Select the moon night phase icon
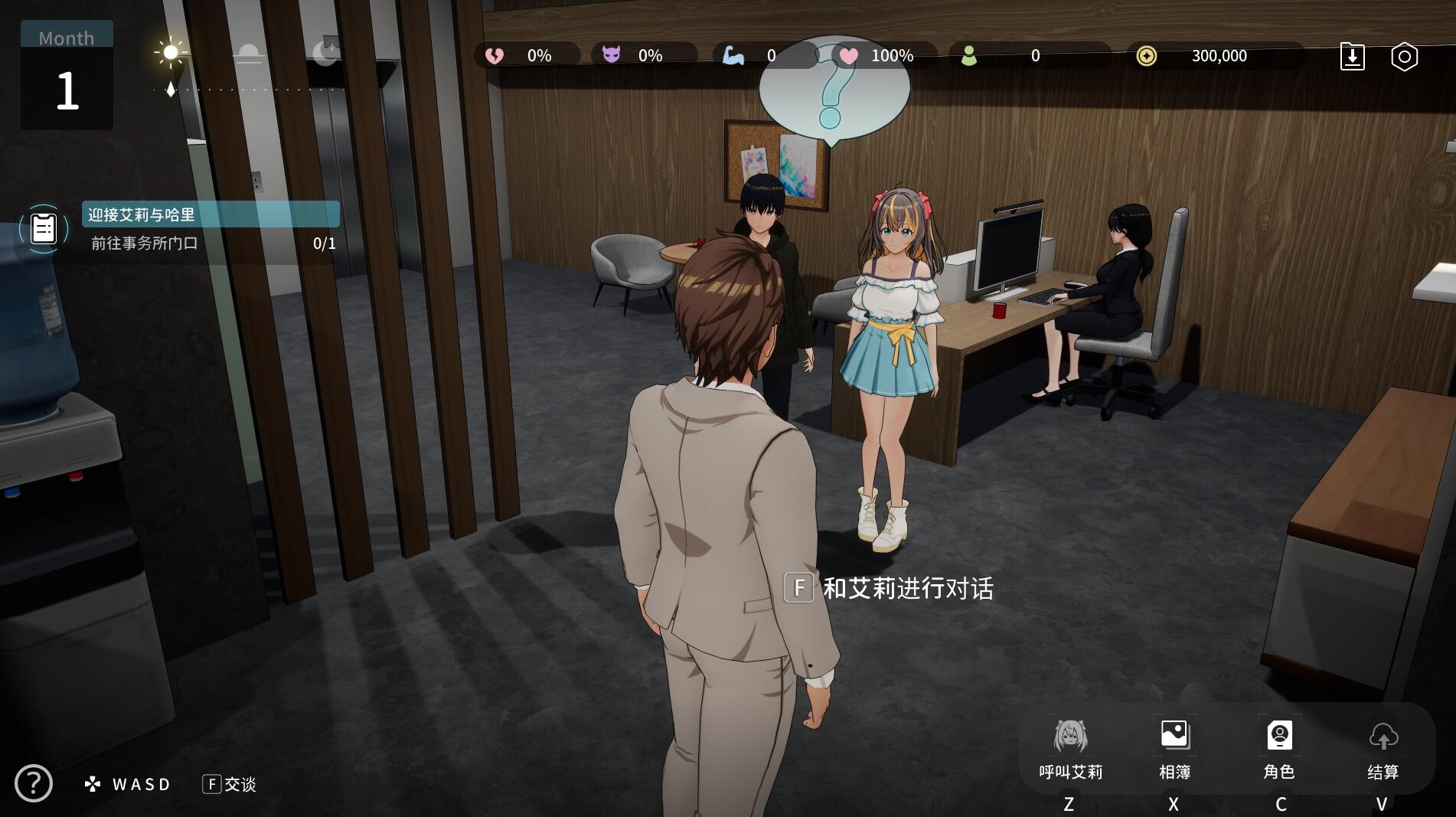The height and width of the screenshot is (817, 1456). point(325,53)
